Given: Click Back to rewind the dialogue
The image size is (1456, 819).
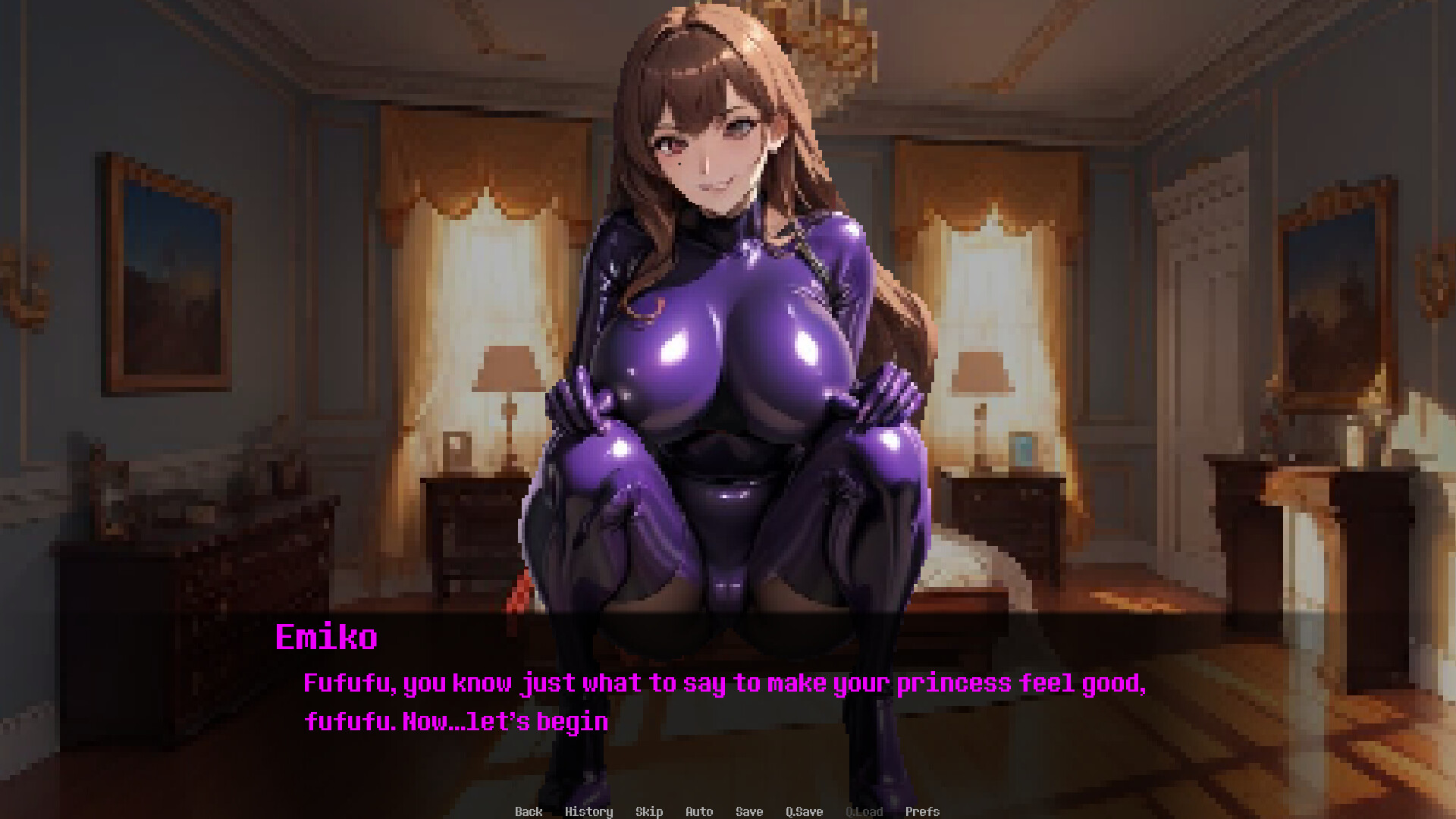Looking at the screenshot, I should 529,811.
